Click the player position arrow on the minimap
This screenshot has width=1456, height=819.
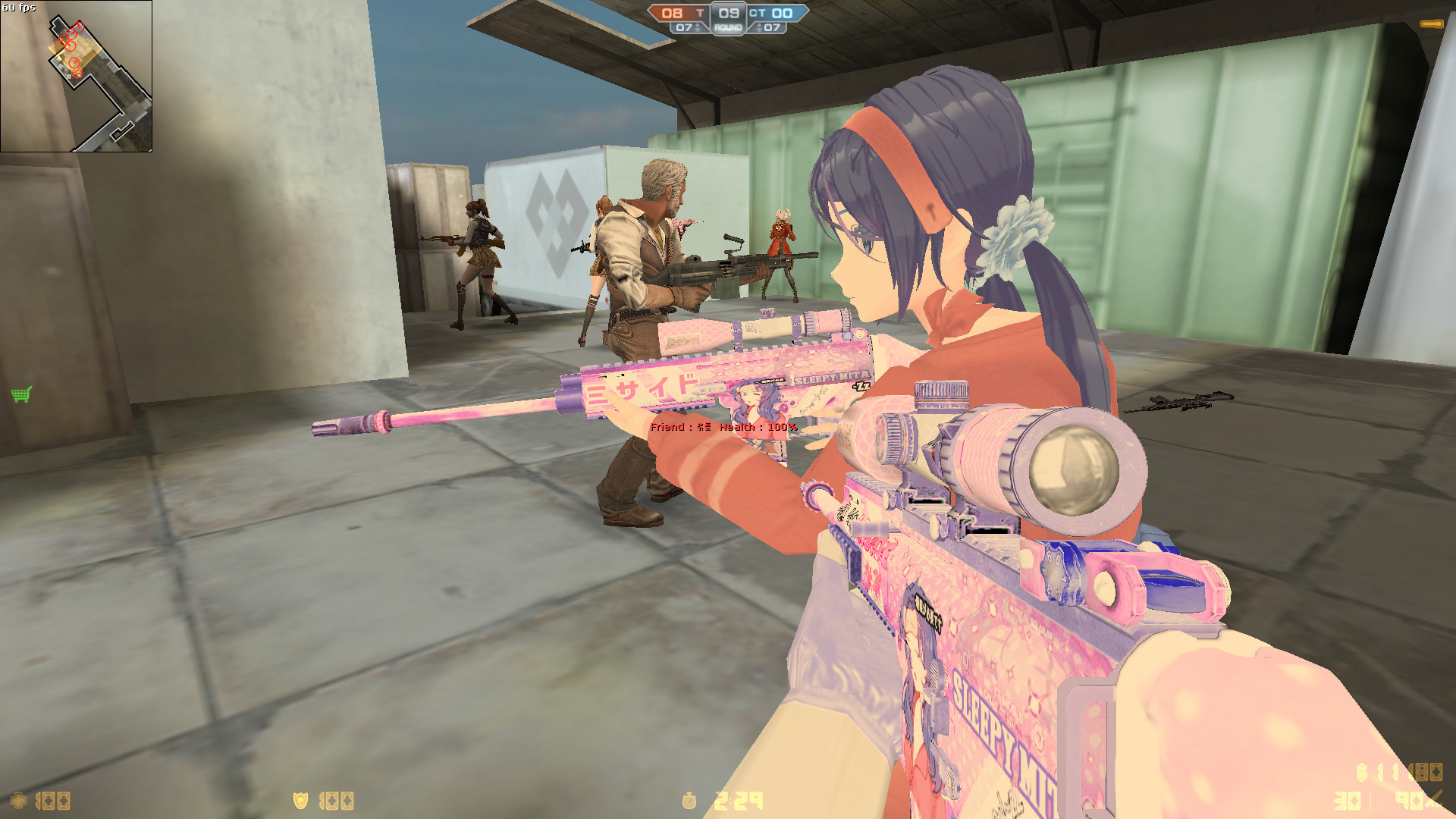pyautogui.click(x=77, y=73)
